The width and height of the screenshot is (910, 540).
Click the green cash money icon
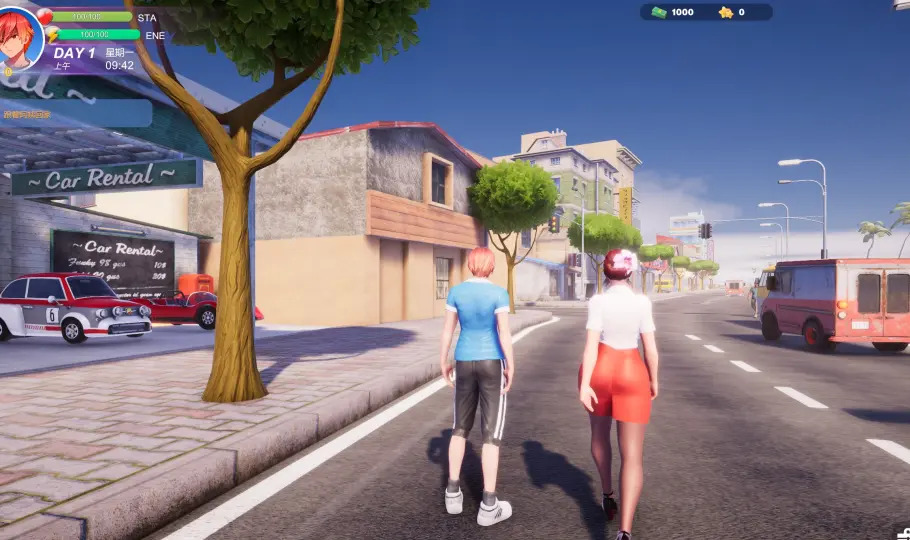tap(659, 12)
